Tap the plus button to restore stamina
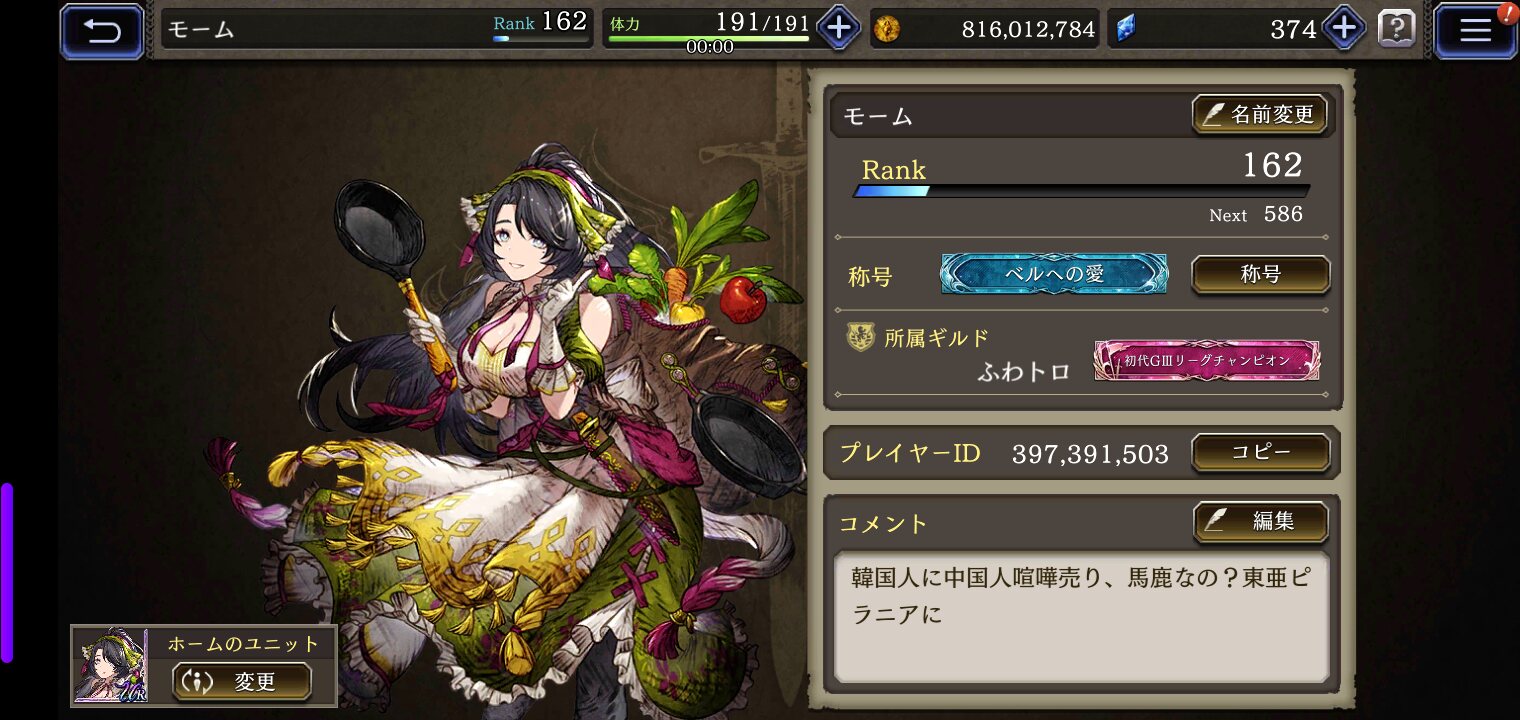Image resolution: width=1520 pixels, height=720 pixels. click(x=838, y=29)
